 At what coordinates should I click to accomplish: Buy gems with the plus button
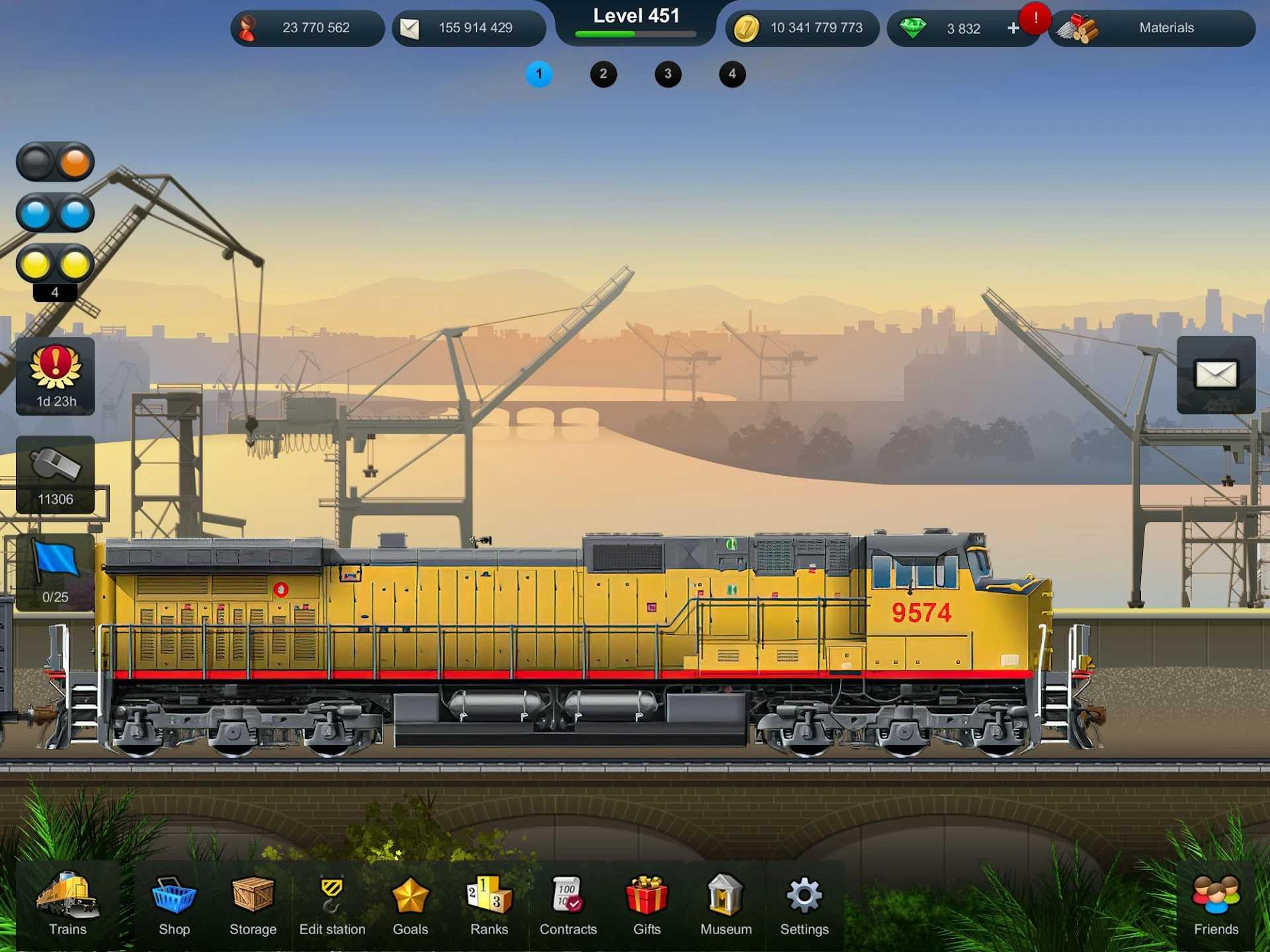pyautogui.click(x=1013, y=28)
